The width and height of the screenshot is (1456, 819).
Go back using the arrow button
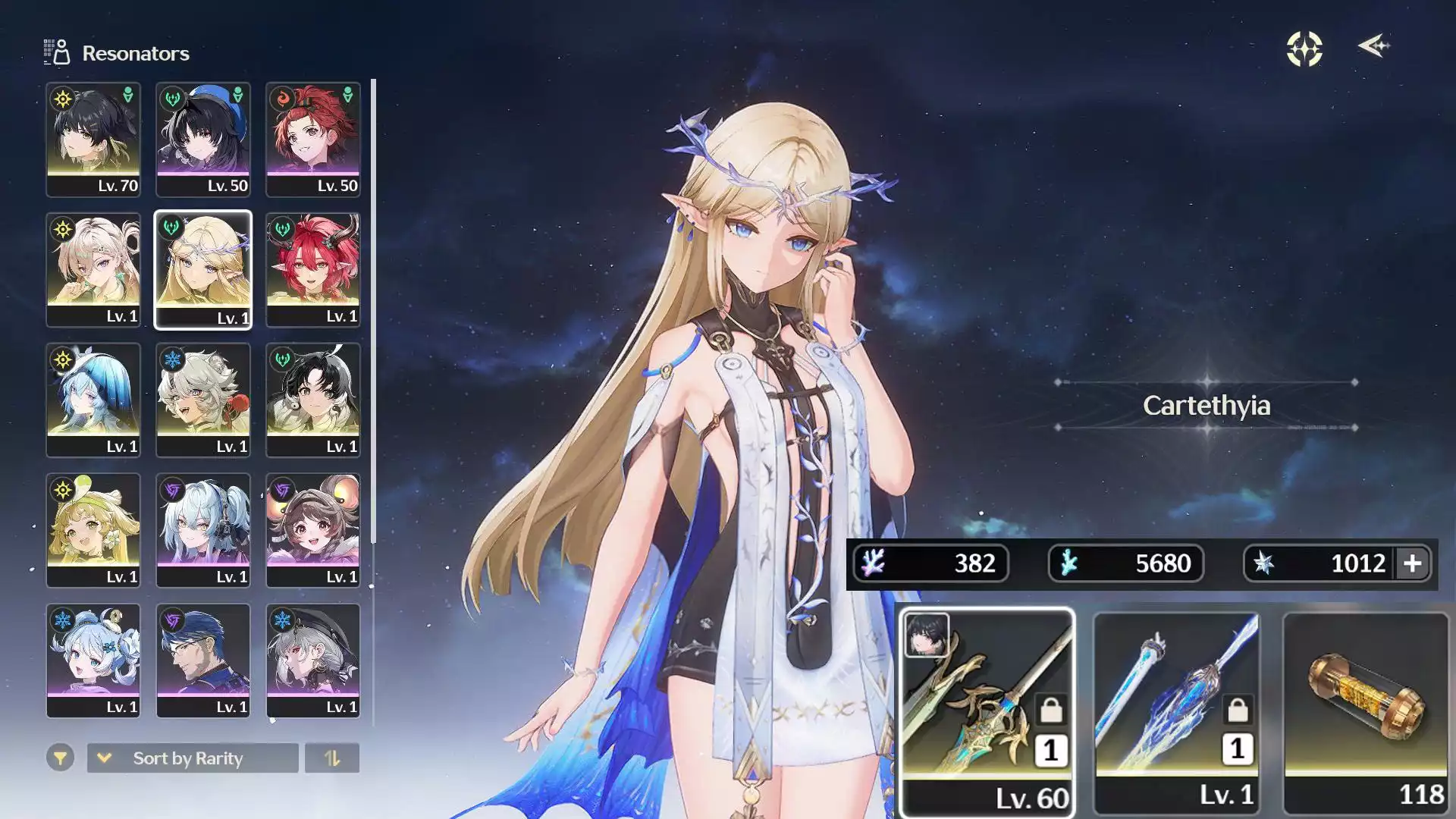tap(1373, 47)
